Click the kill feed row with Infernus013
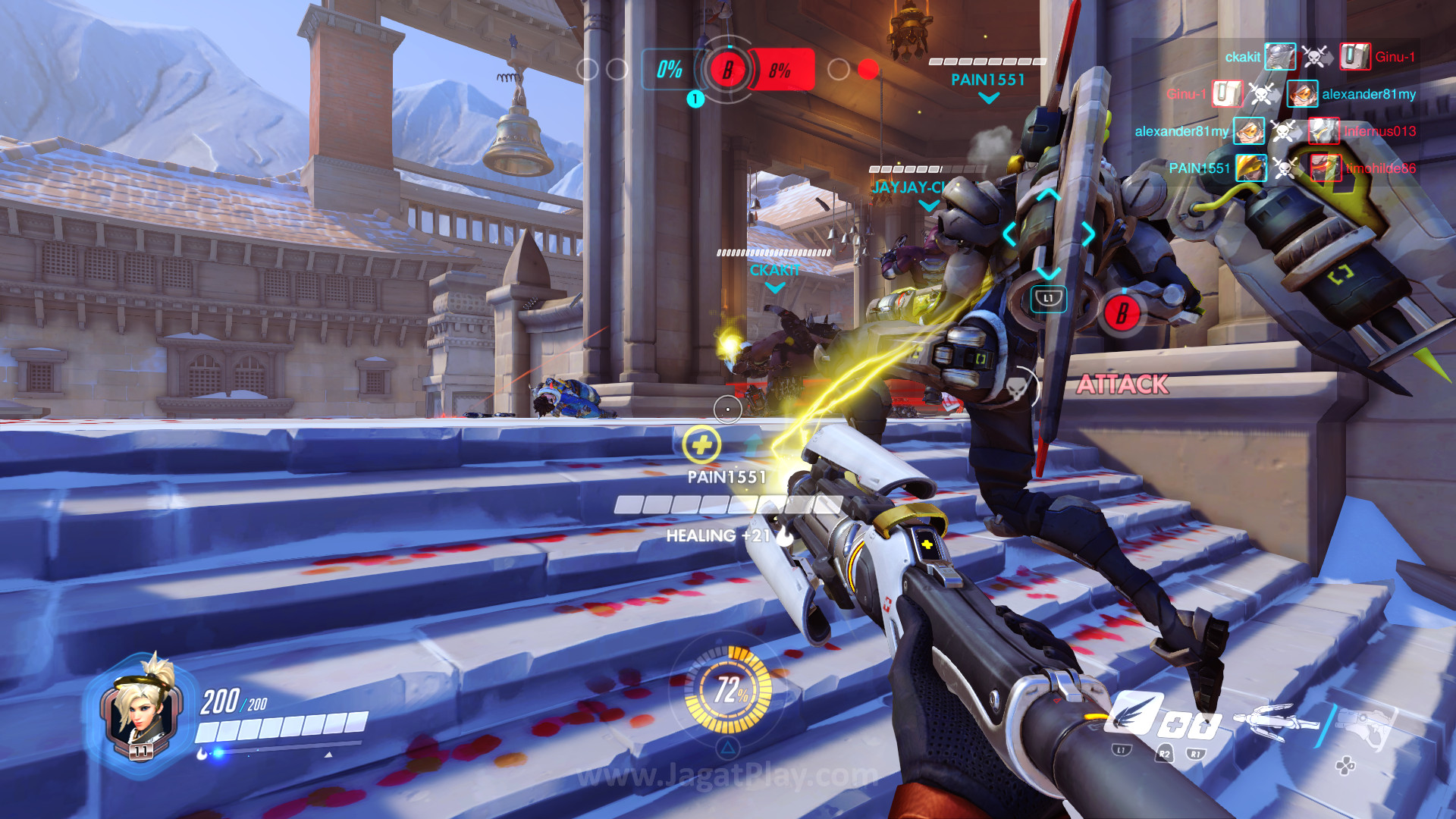The height and width of the screenshot is (819, 1456). 1274,131
